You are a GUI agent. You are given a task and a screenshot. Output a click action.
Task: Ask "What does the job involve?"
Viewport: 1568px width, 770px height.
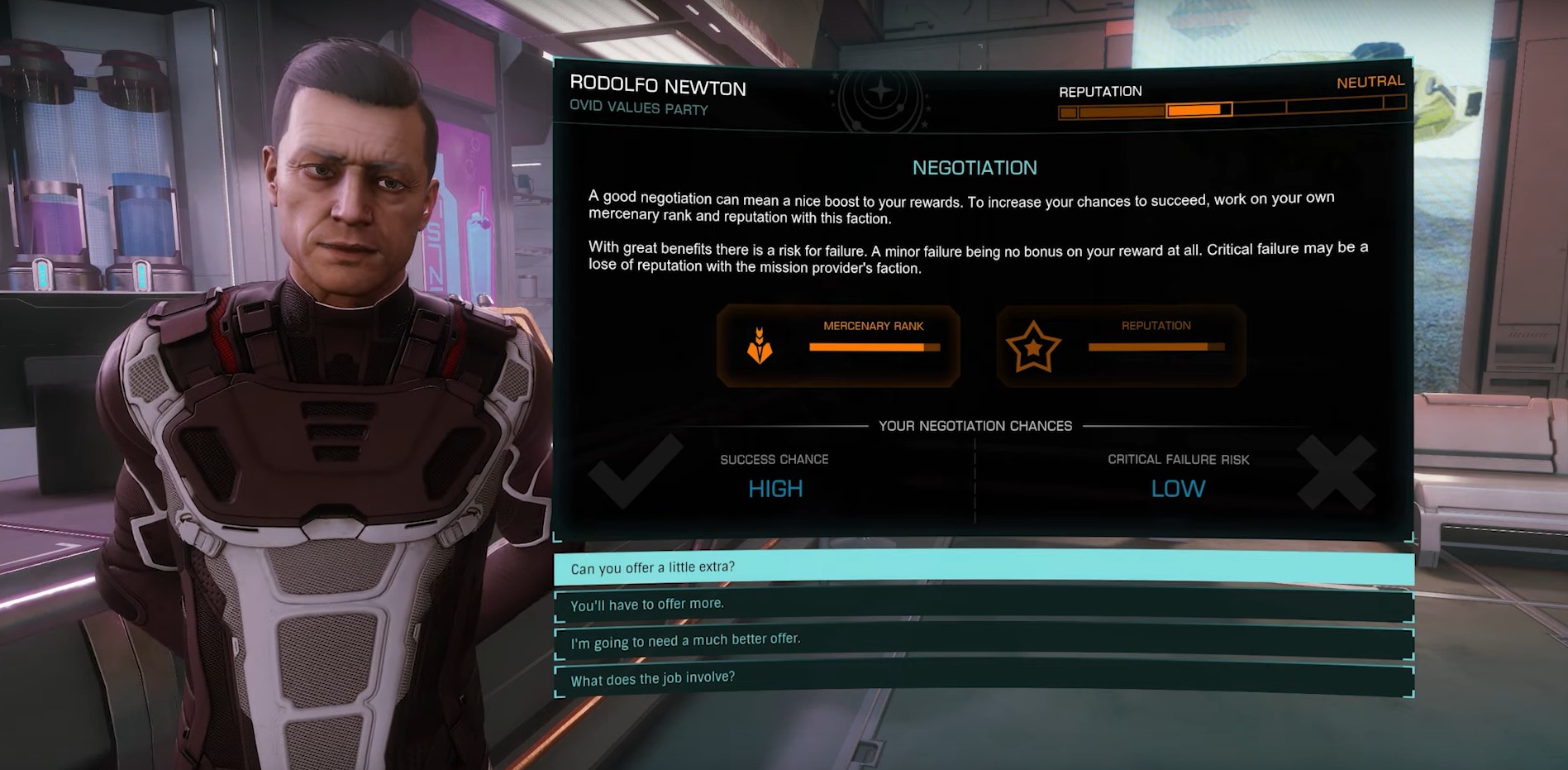[983, 679]
